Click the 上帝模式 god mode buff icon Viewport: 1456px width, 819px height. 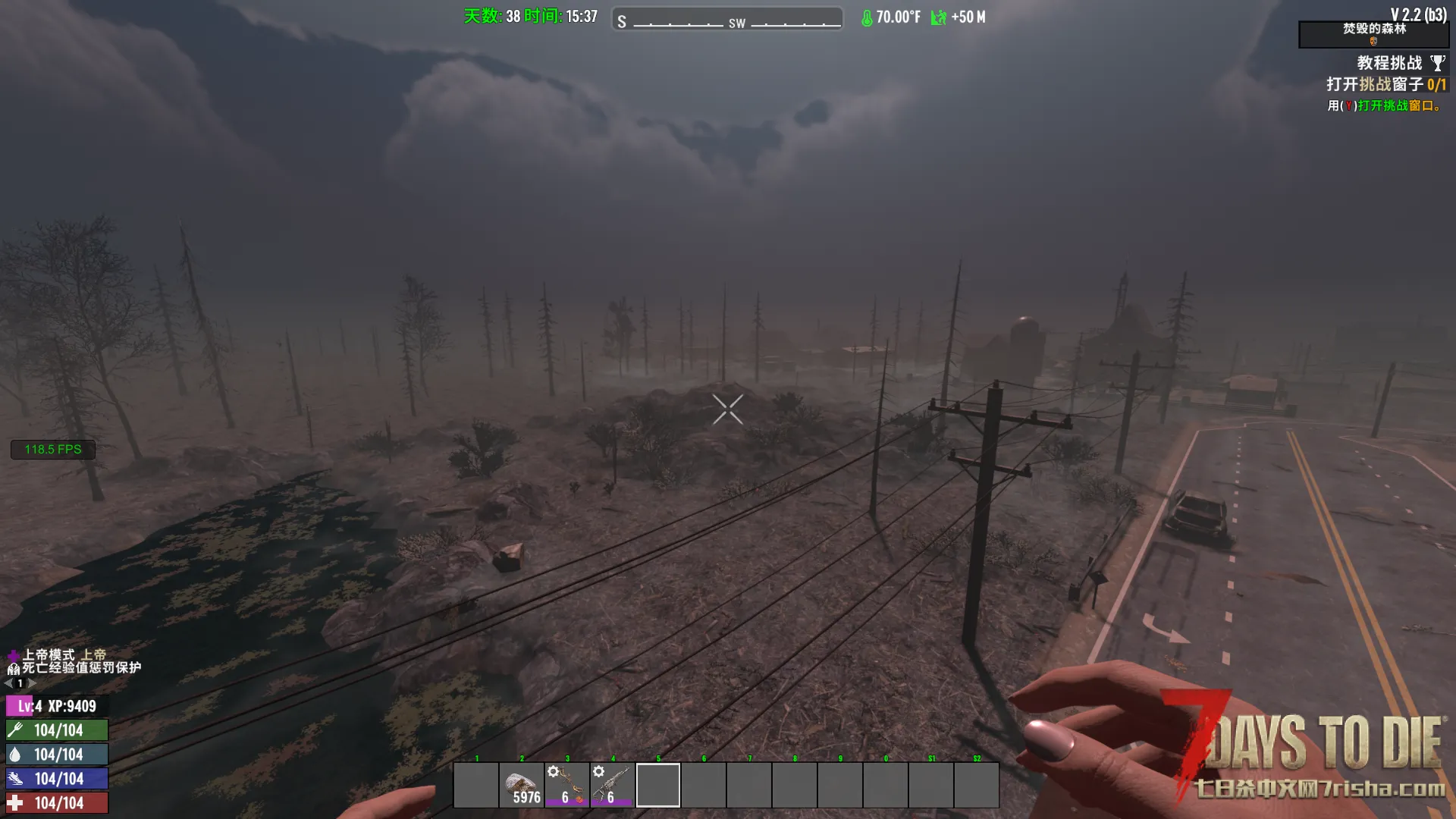13,655
